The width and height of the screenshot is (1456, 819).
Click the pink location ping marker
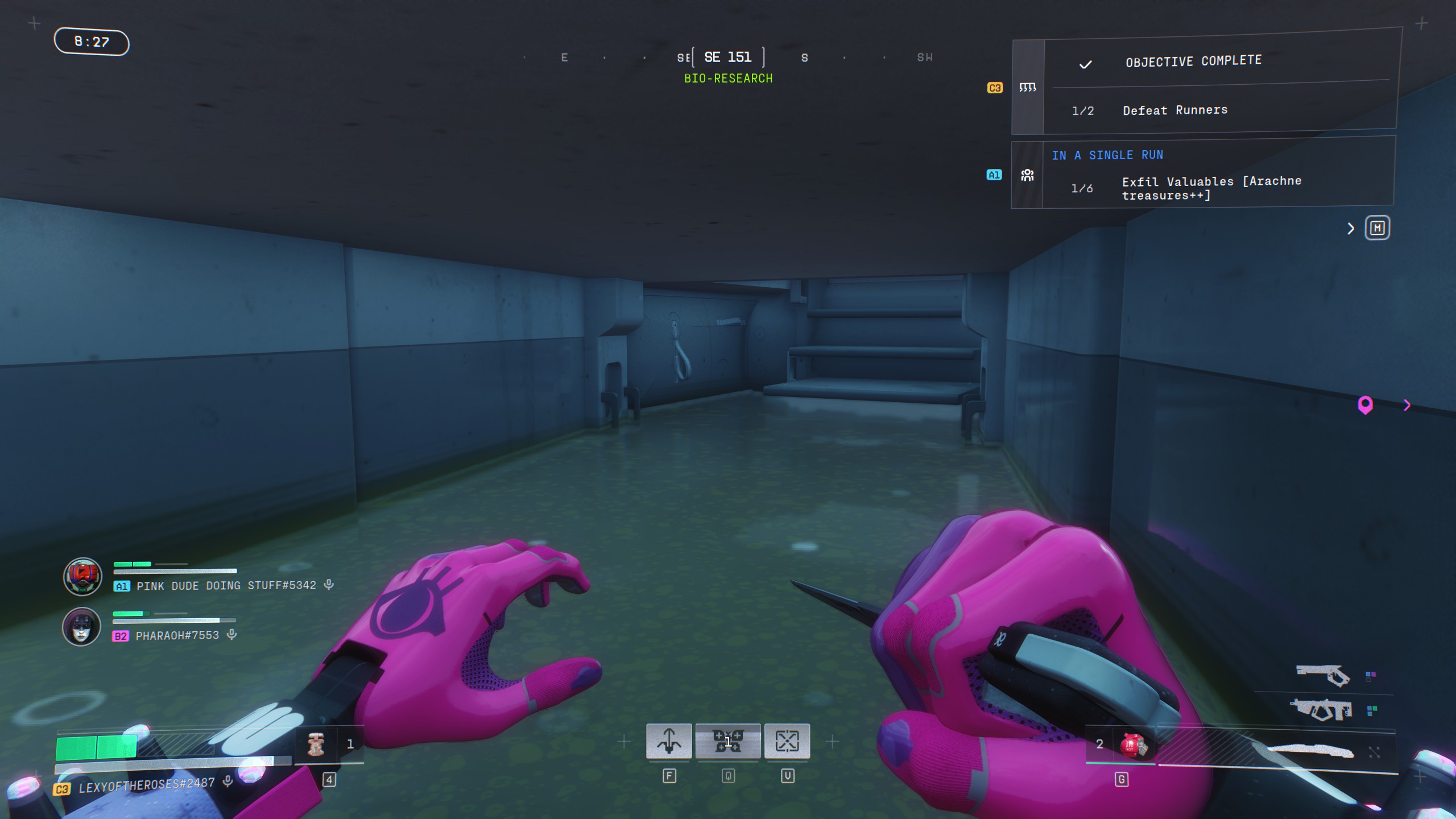pos(1365,405)
